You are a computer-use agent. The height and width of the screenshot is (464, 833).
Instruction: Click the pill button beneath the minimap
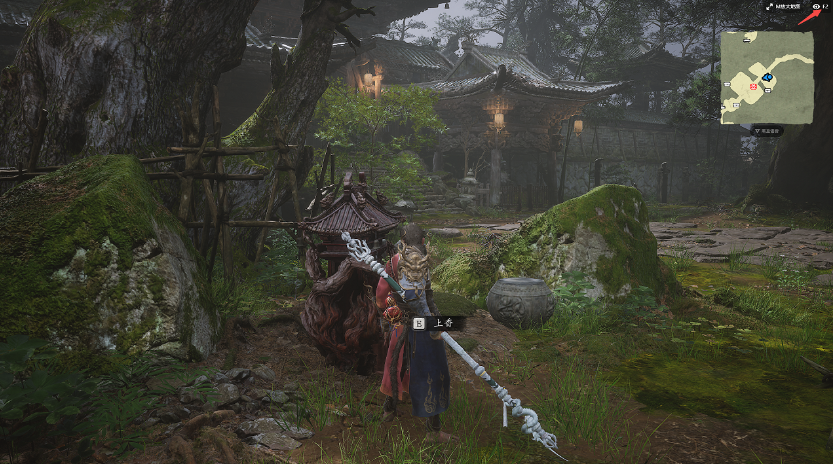(x=767, y=130)
